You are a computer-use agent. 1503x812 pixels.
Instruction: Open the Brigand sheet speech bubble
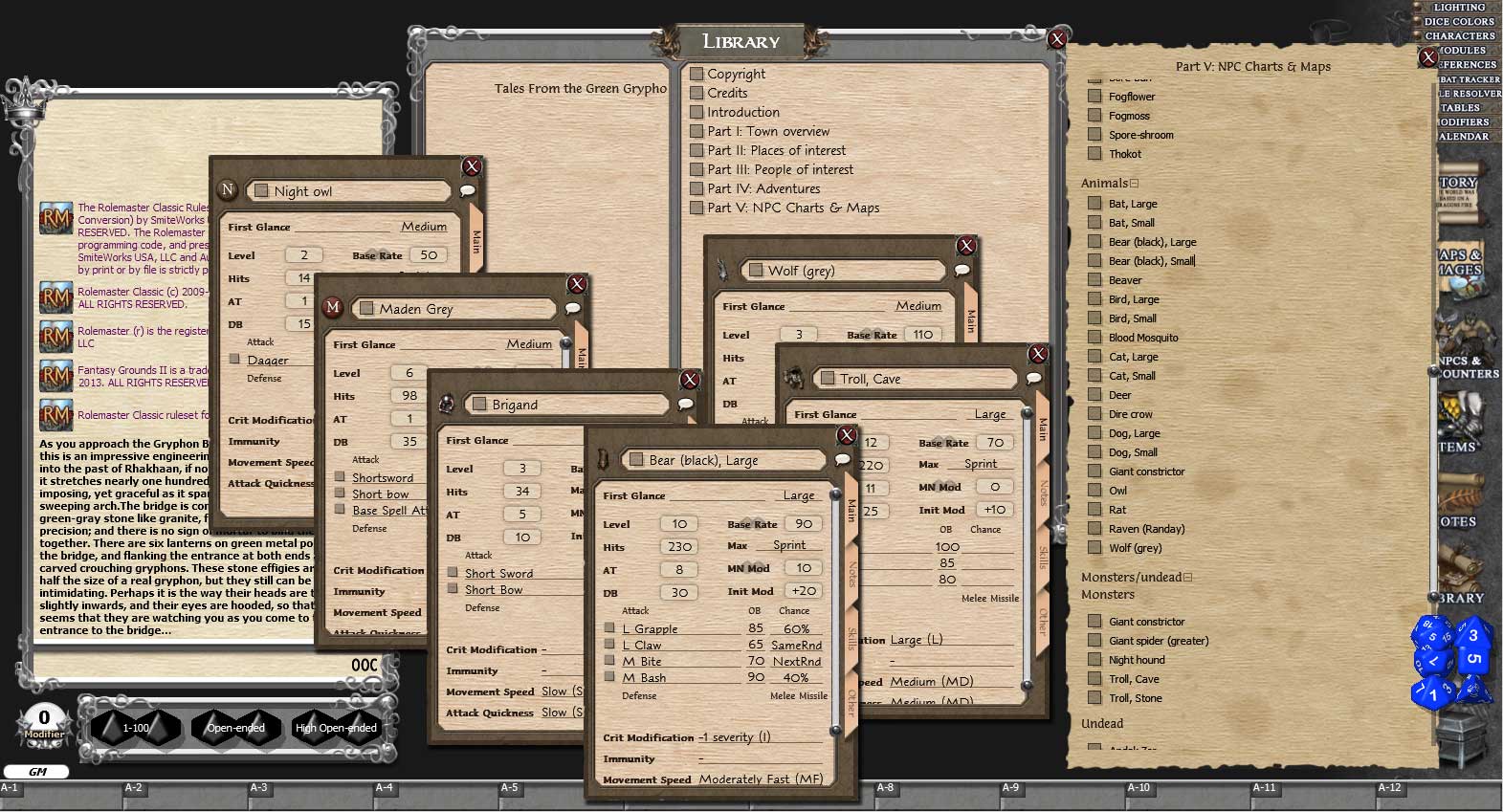coord(686,404)
